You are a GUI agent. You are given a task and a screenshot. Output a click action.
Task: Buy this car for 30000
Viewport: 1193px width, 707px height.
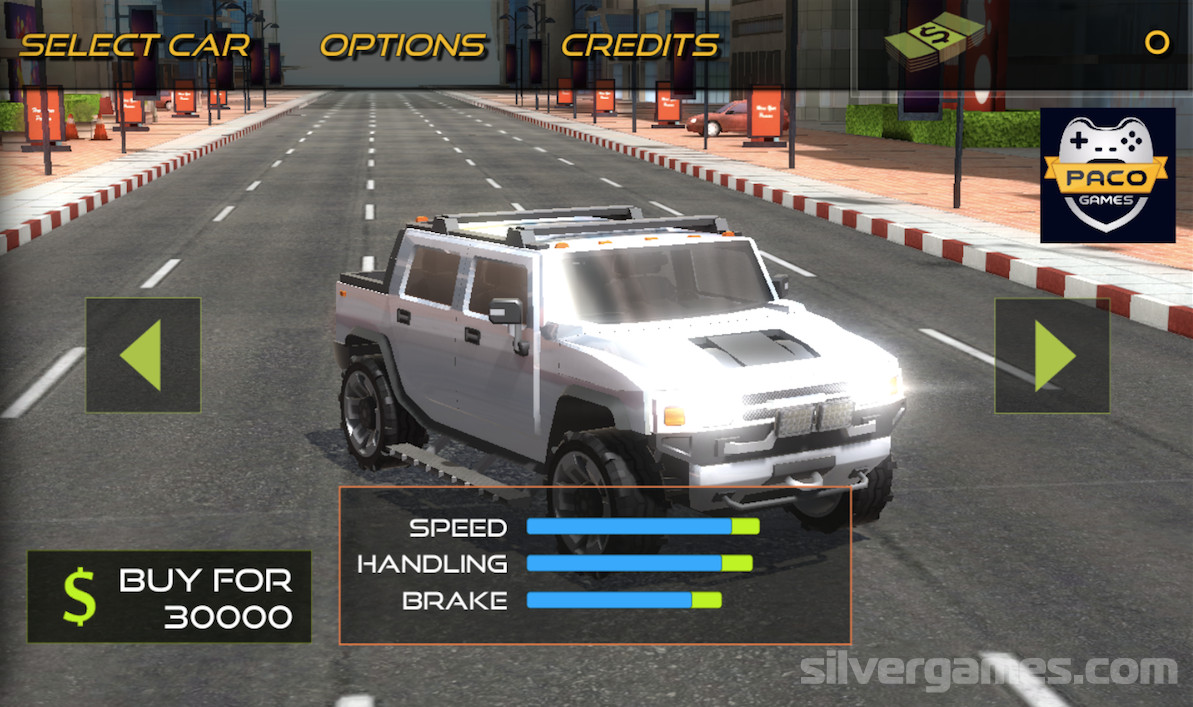169,597
